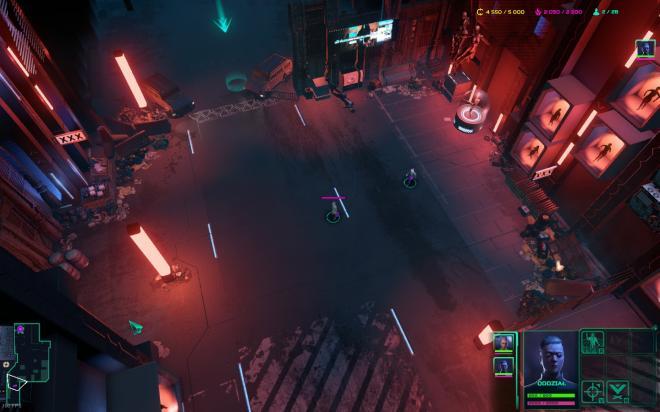660x412 pixels.
Task: Select the top squad member portrait
Action: tap(504, 343)
